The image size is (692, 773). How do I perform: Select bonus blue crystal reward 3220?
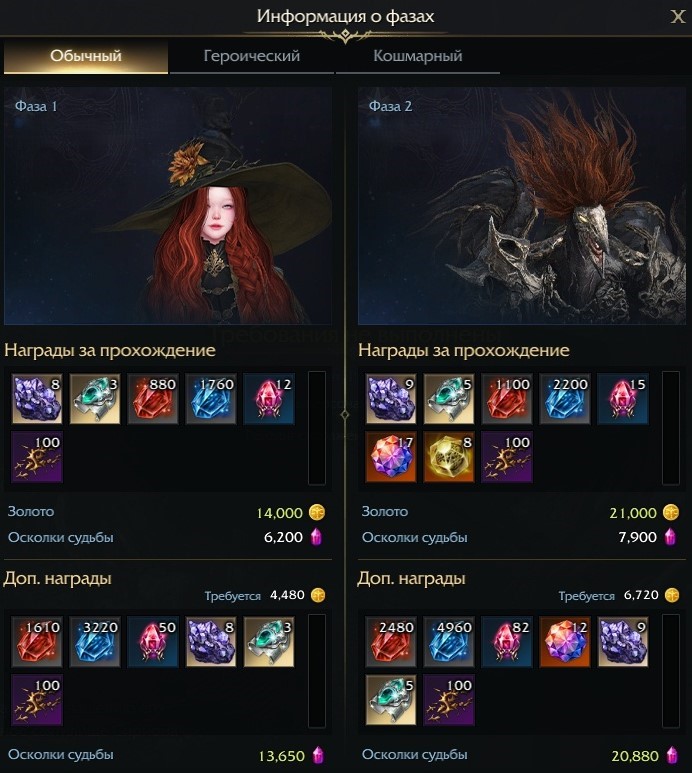click(93, 641)
